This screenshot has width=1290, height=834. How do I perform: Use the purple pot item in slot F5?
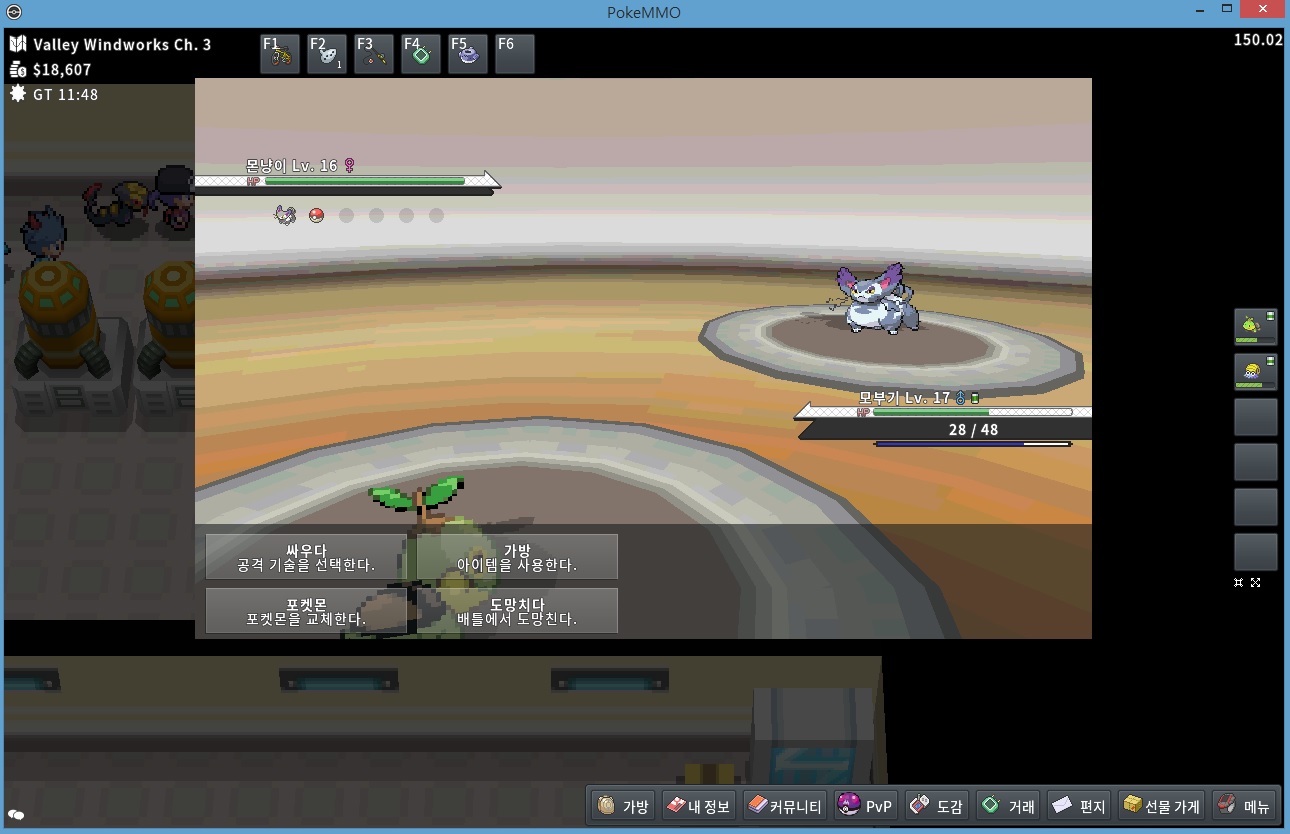[x=468, y=54]
